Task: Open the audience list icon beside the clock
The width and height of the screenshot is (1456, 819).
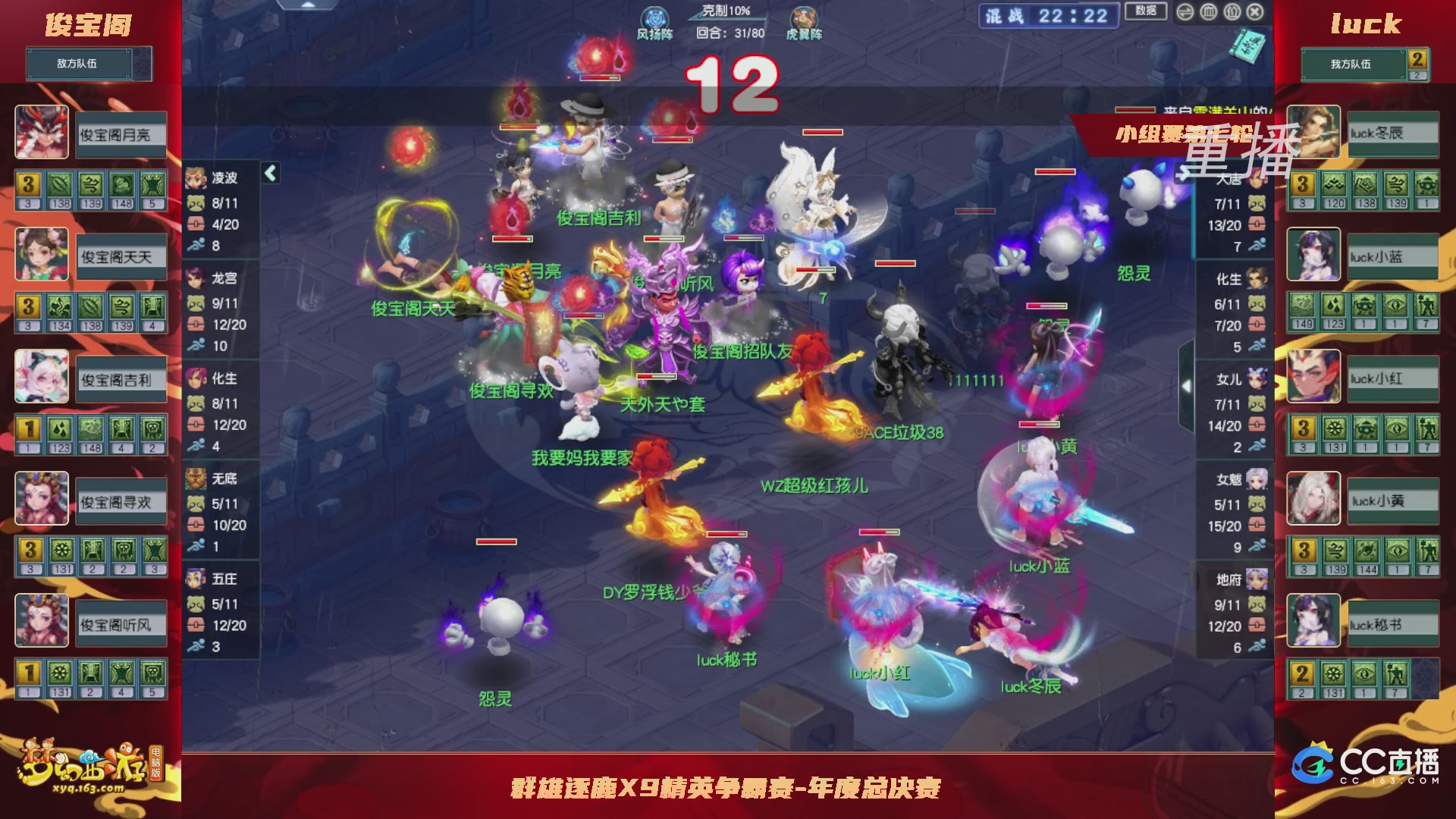Action: pyautogui.click(x=1232, y=12)
